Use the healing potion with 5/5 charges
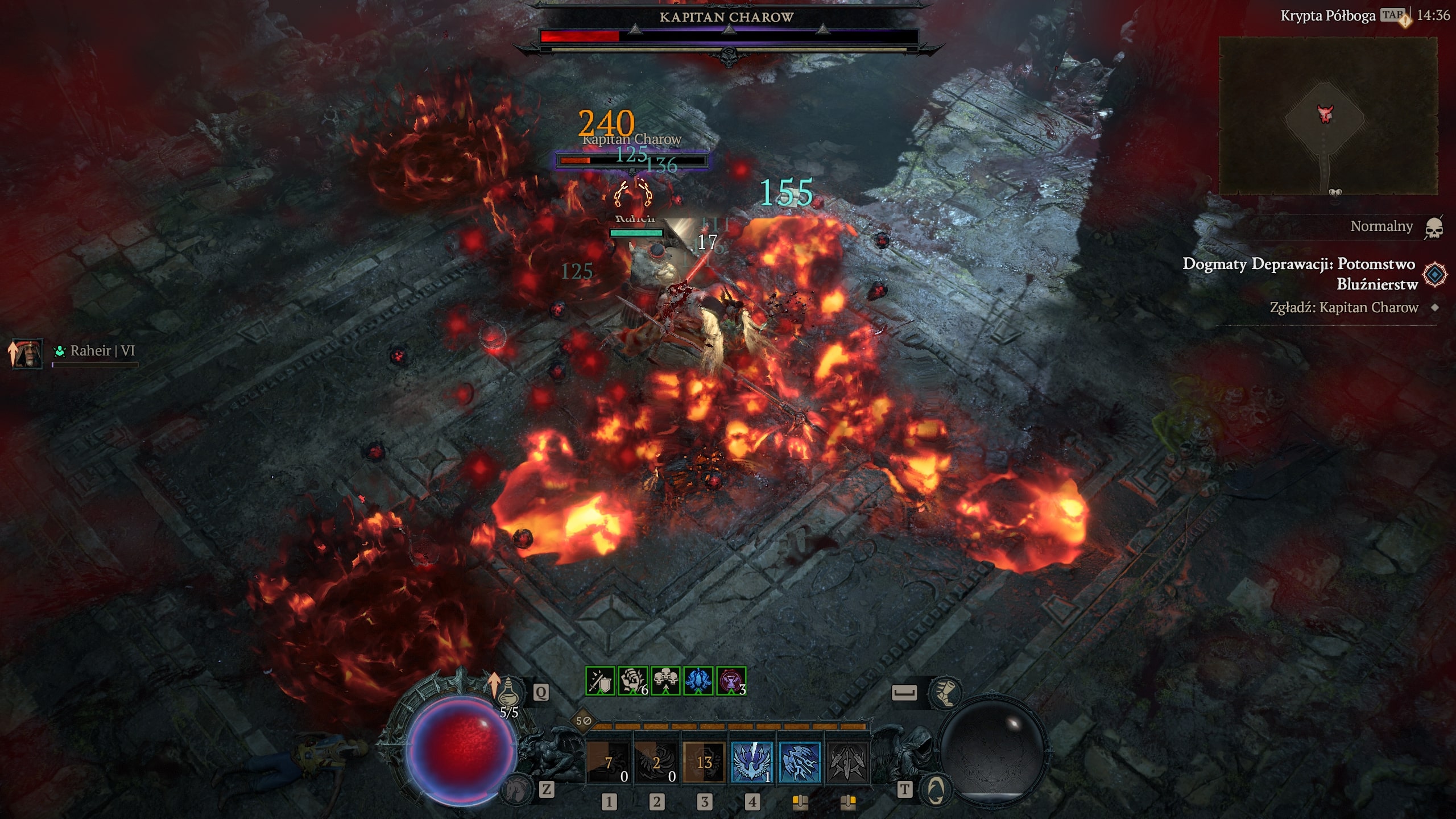Viewport: 1456px width, 819px height. click(507, 693)
